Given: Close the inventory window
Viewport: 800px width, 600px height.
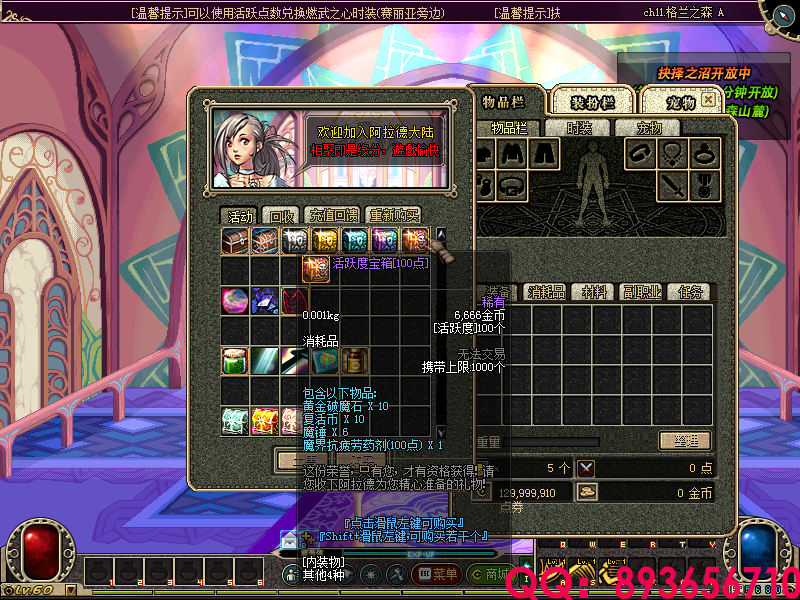Looking at the screenshot, I should pyautogui.click(x=708, y=100).
